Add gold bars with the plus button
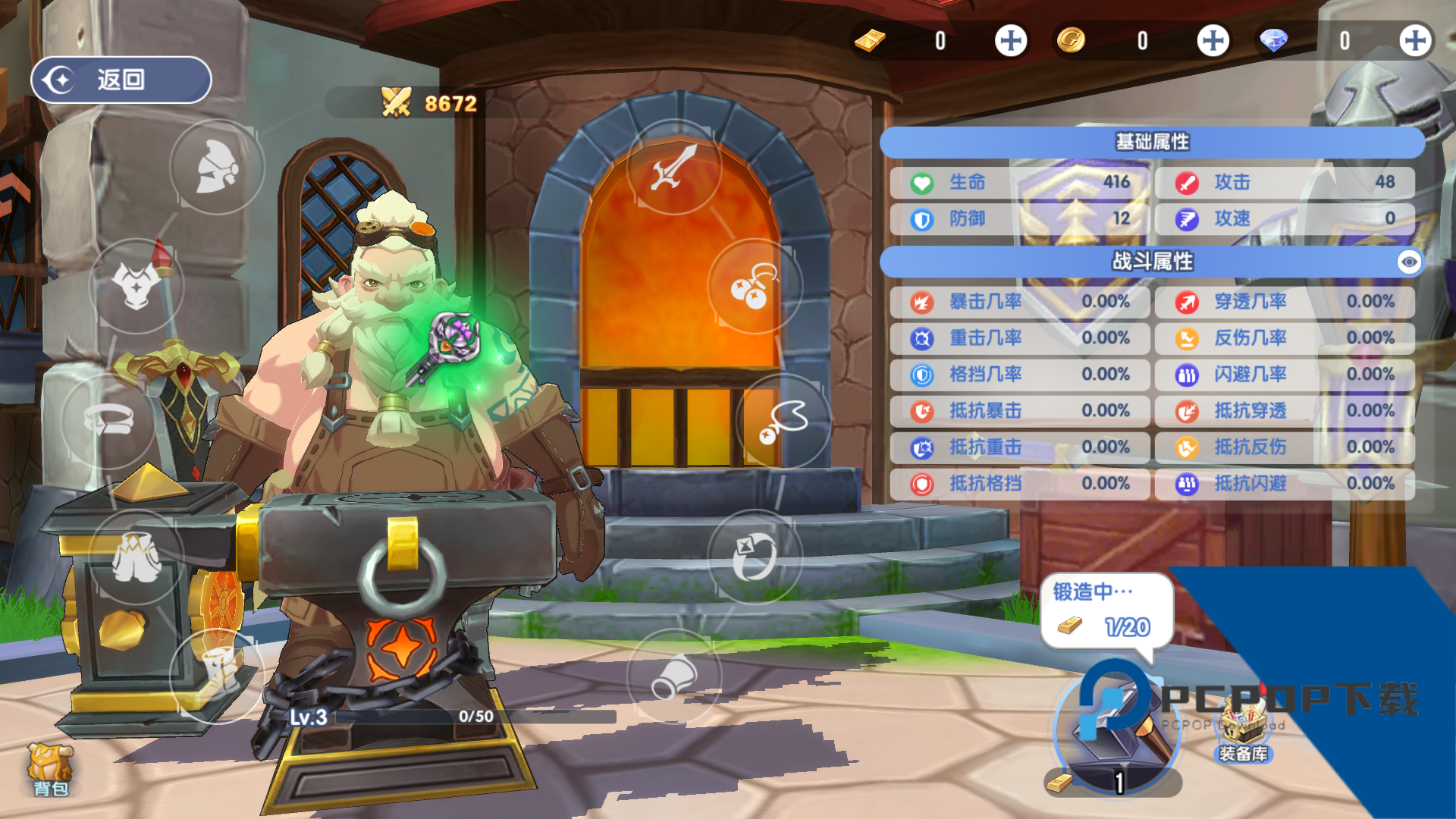Image resolution: width=1456 pixels, height=819 pixels. 1011,41
